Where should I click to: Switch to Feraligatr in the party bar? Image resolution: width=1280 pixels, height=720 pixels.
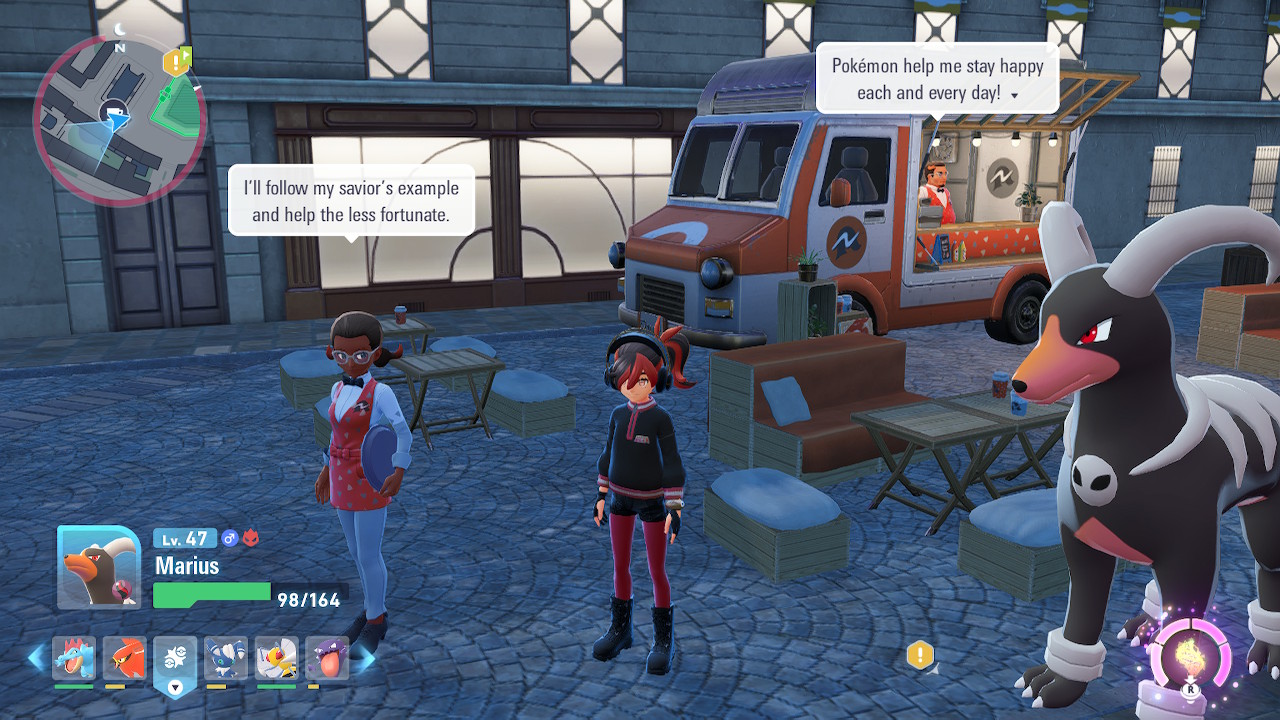74,658
